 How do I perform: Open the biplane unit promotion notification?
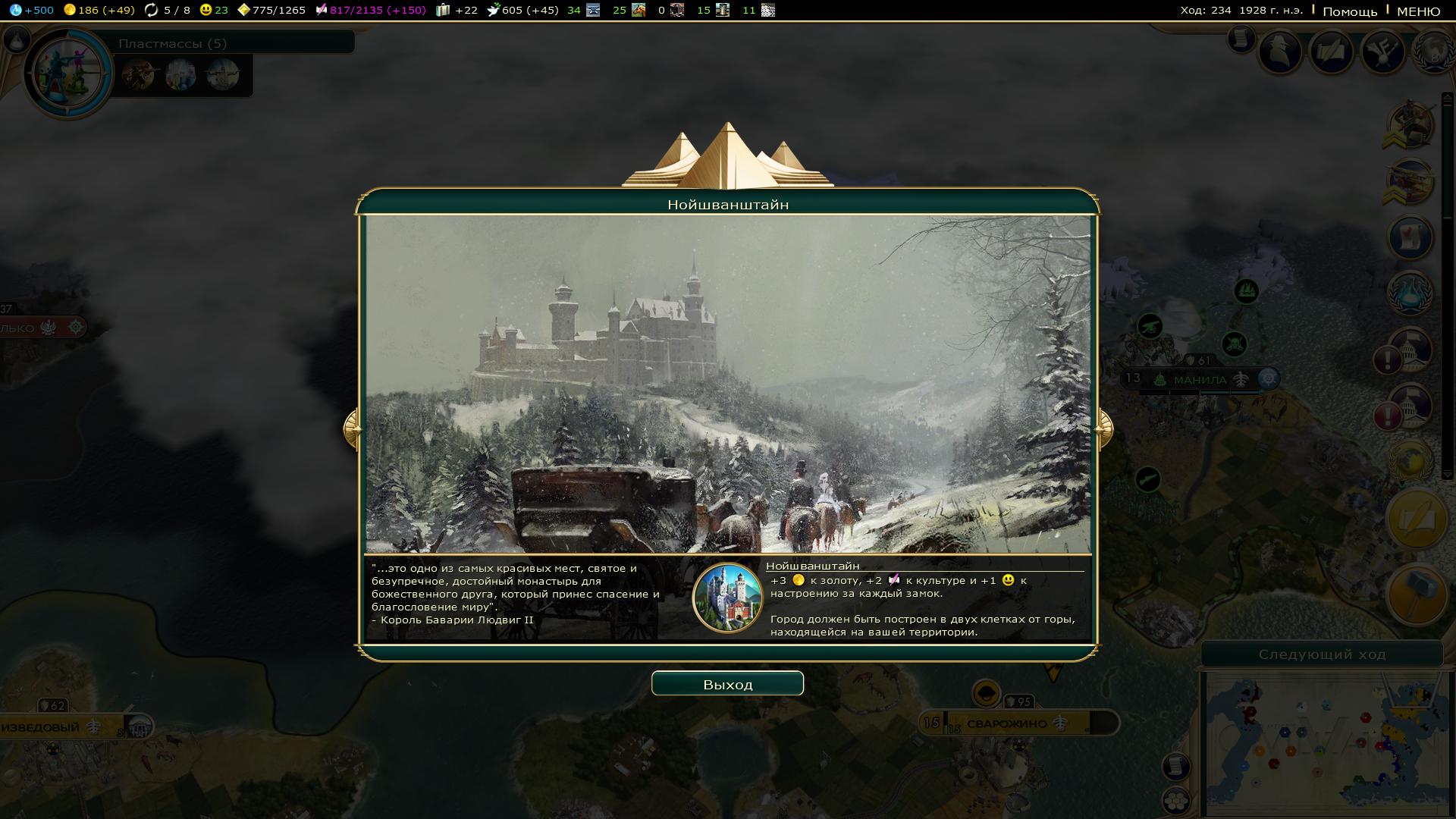pyautogui.click(x=1410, y=183)
